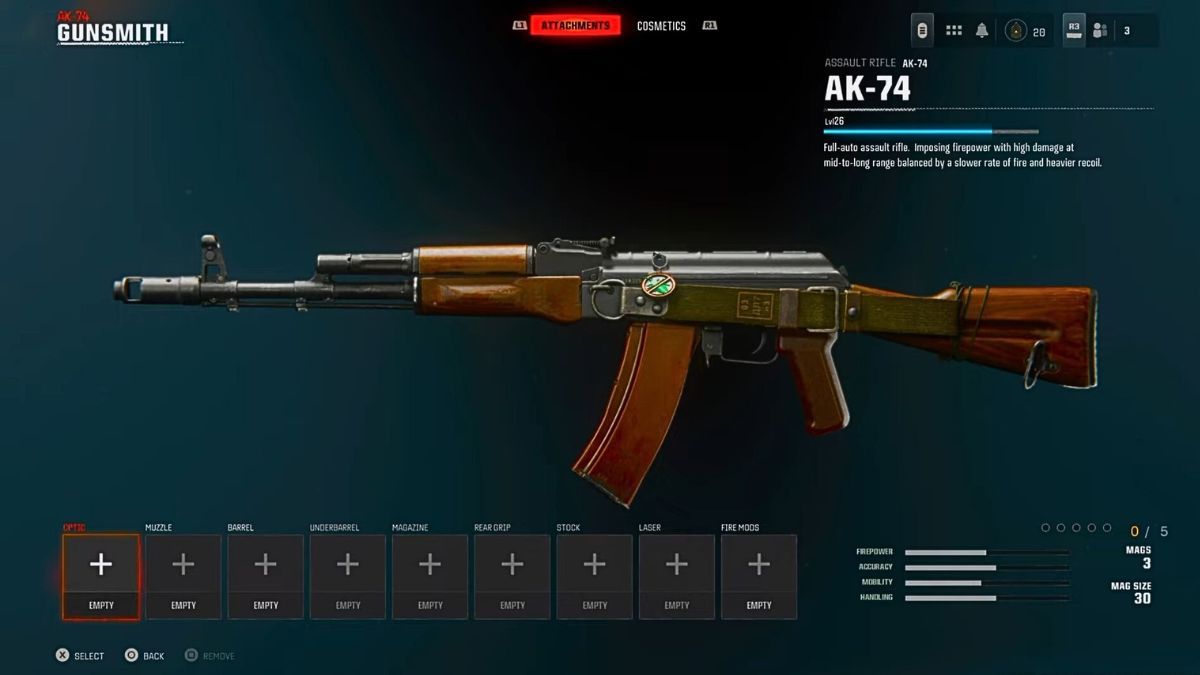Switch to the Attachments tab
Image resolution: width=1200 pixels, height=675 pixels.
click(x=575, y=25)
